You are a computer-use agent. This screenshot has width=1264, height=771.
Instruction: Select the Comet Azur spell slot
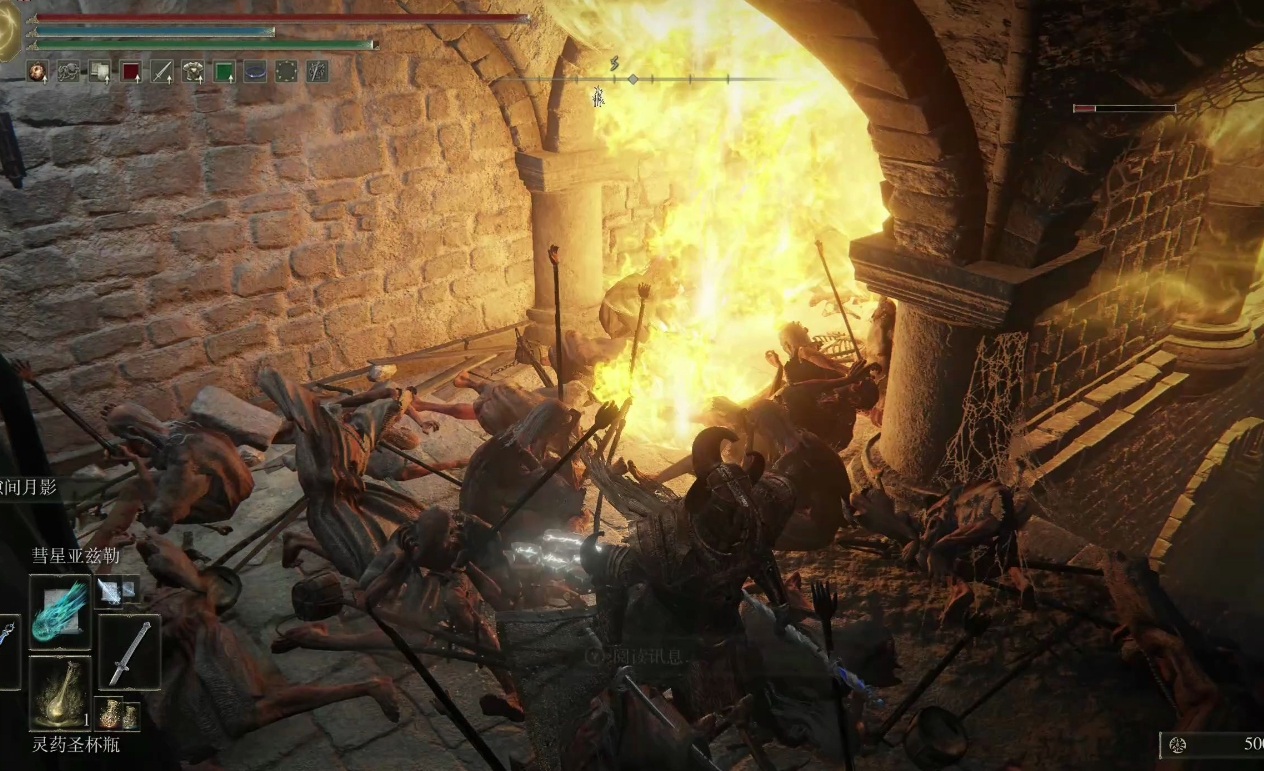pyautogui.click(x=60, y=612)
